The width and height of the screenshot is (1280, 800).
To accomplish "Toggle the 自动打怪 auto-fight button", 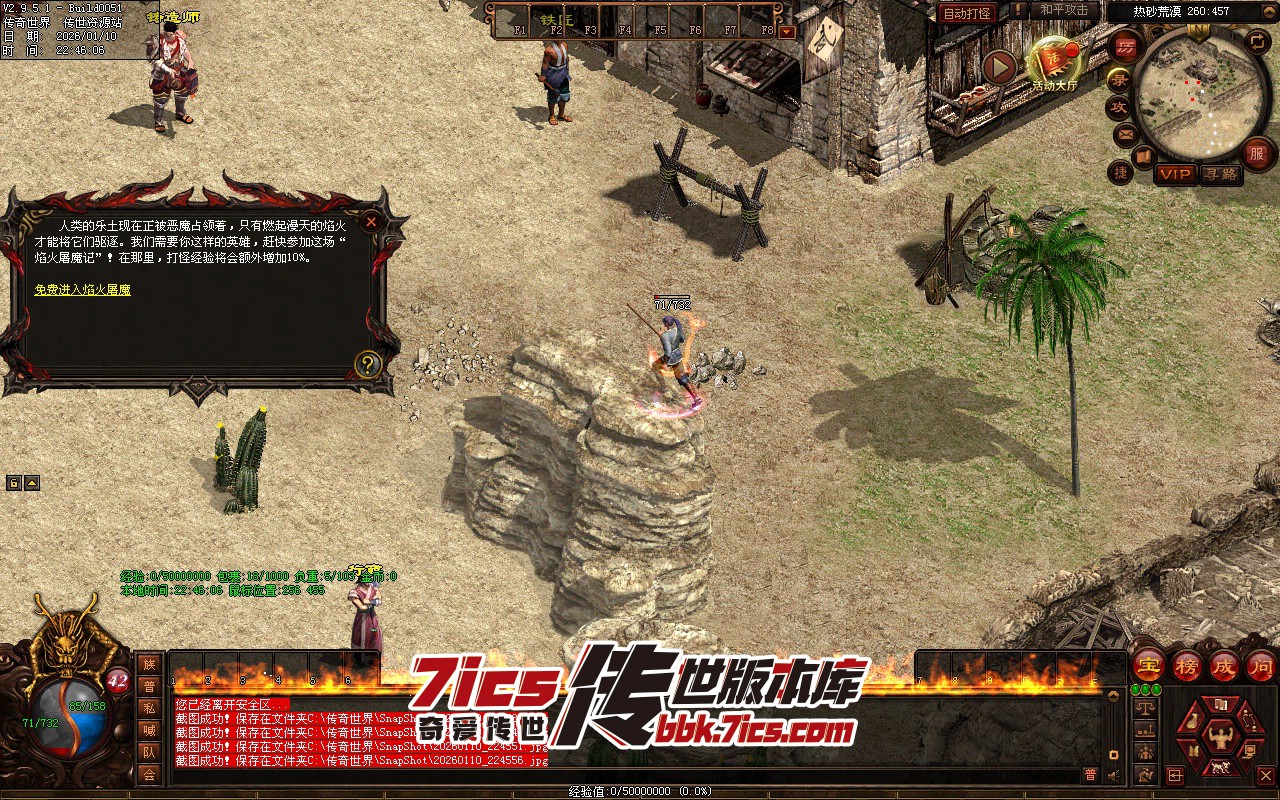I will [x=967, y=13].
